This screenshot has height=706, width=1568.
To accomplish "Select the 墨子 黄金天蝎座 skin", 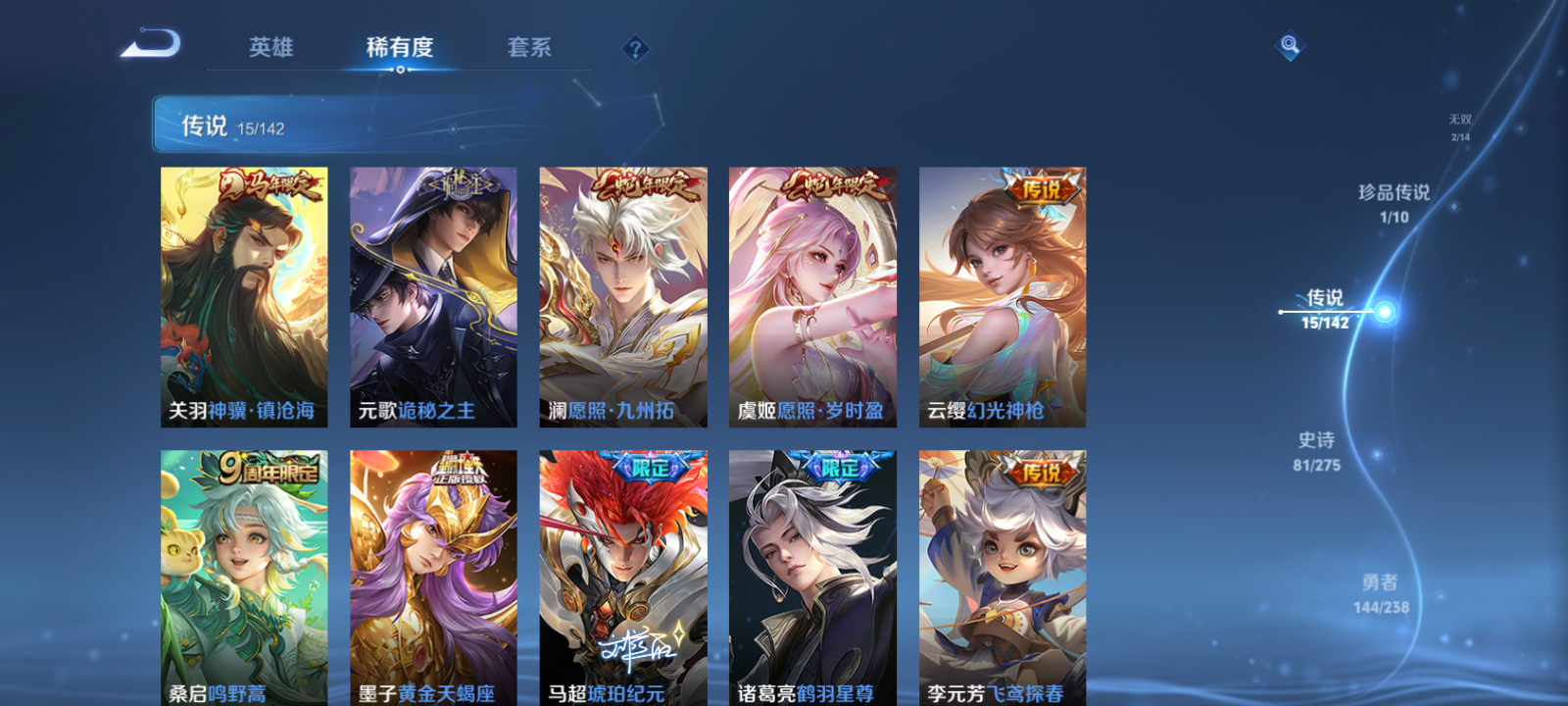I will (x=432, y=574).
